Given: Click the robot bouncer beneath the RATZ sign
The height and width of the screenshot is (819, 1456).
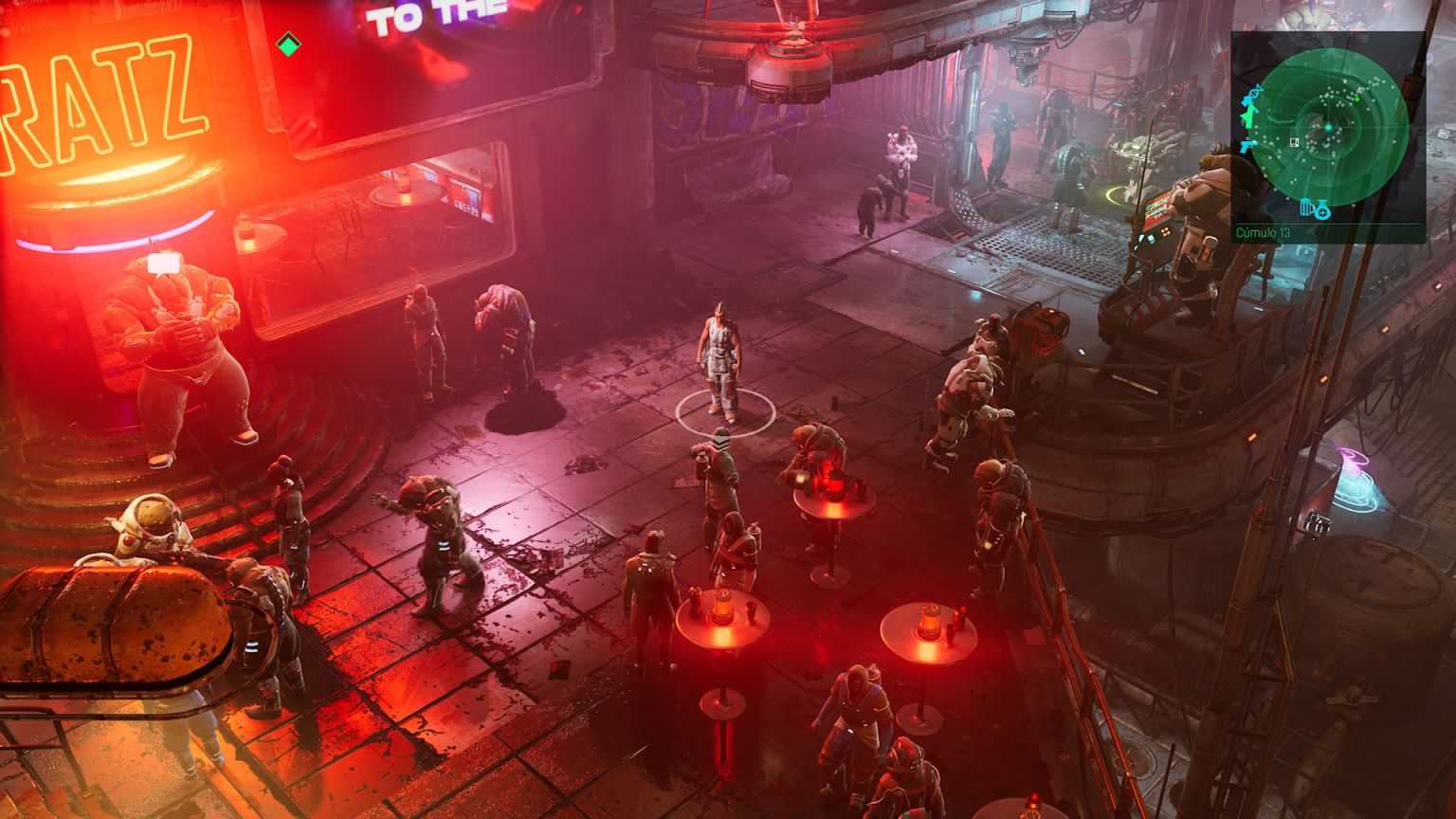Looking at the screenshot, I should coord(180,351).
